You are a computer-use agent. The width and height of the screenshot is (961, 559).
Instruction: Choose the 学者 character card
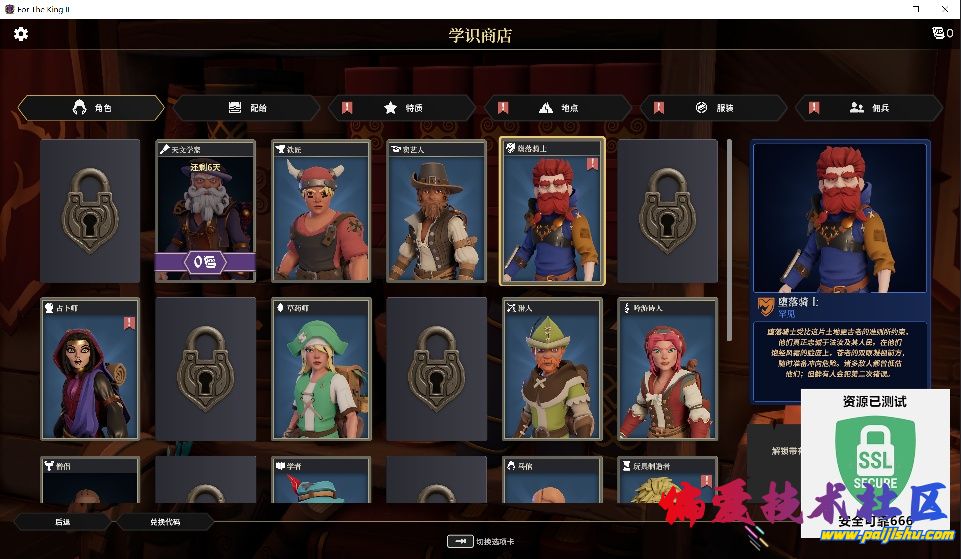(x=321, y=480)
